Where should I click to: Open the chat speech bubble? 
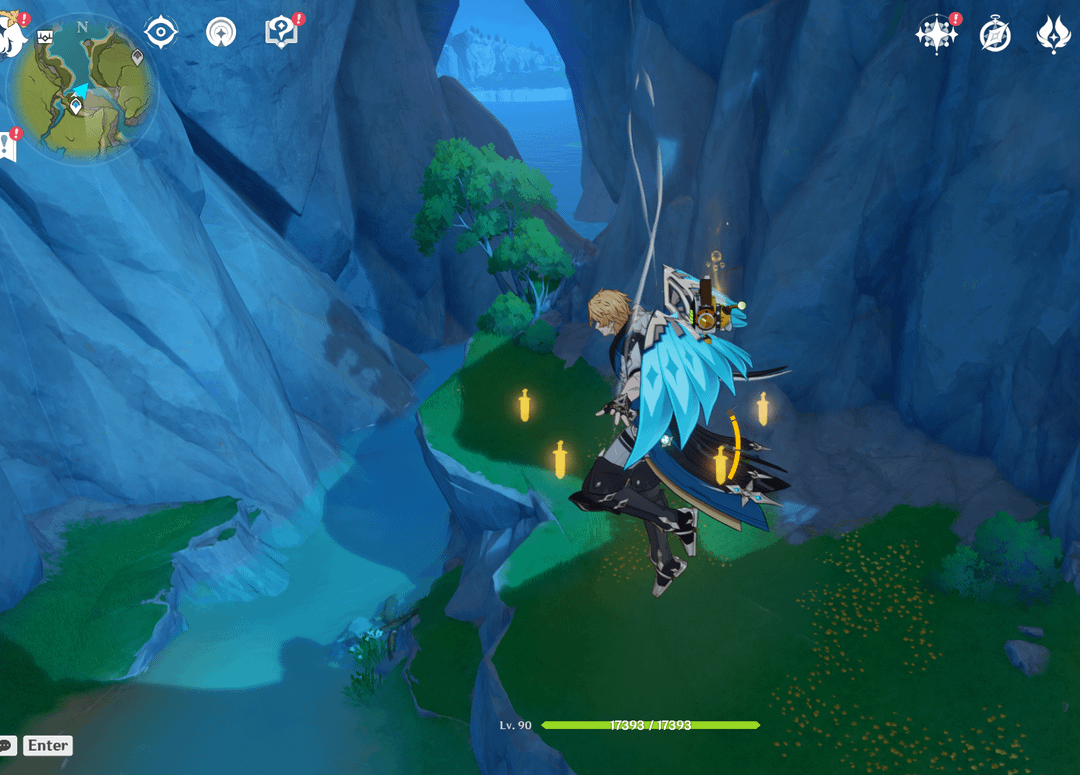click(7, 745)
